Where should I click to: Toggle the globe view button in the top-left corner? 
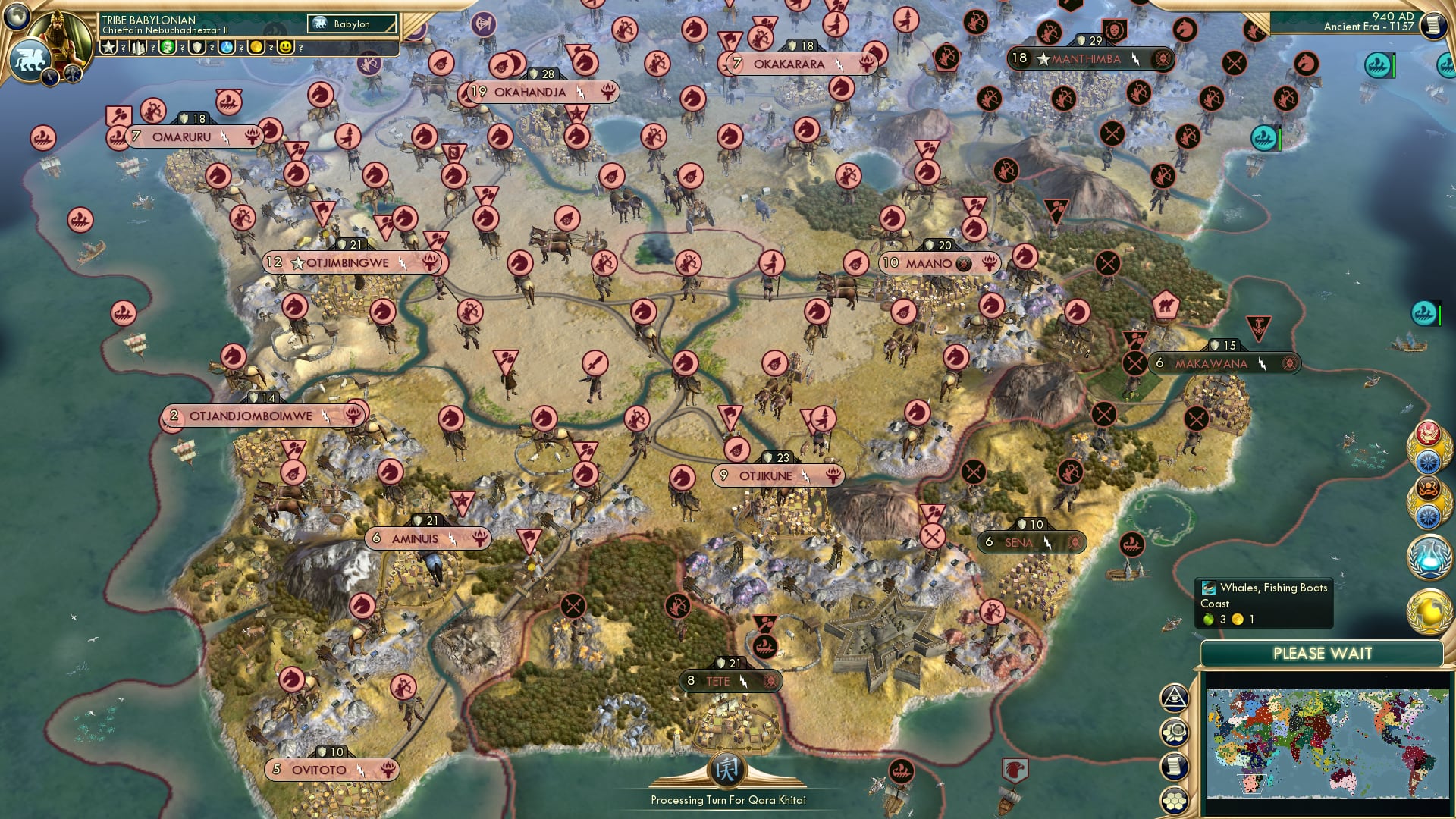[x=17, y=17]
